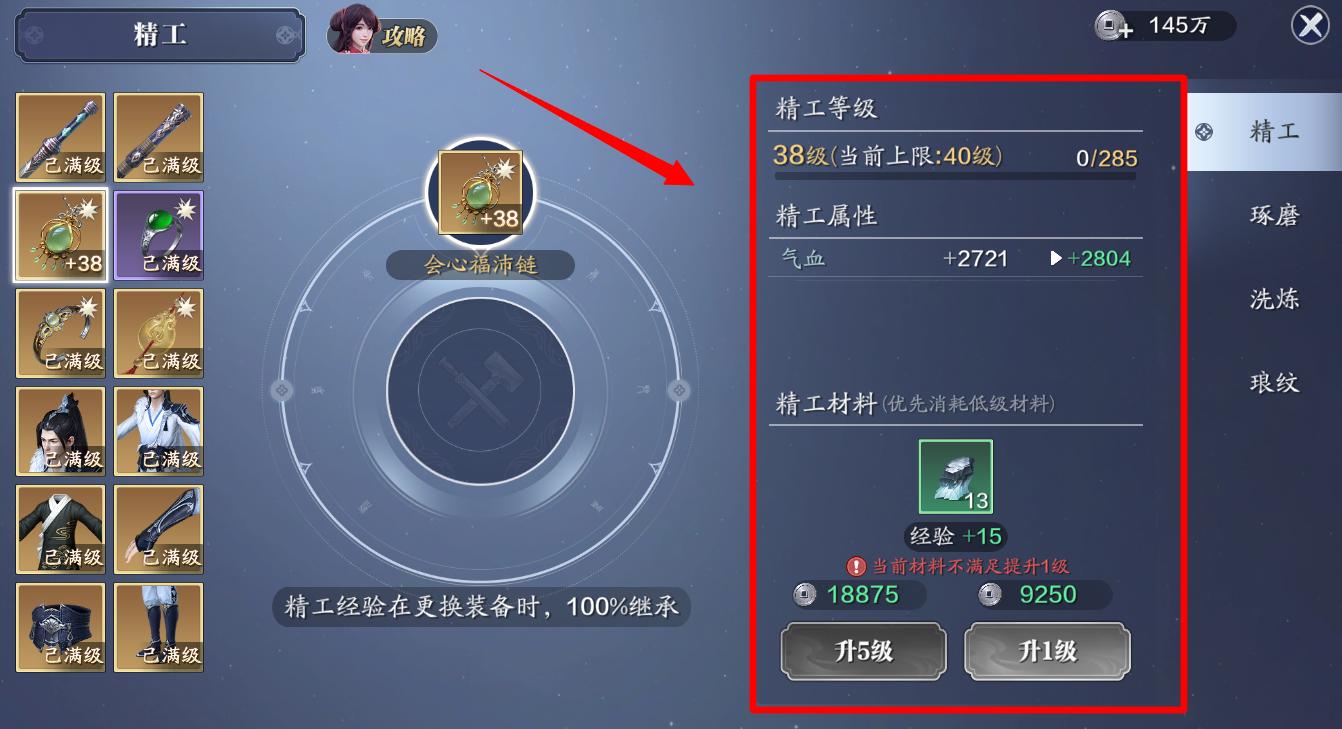The height and width of the screenshot is (729, 1342).
Task: Select the green garment equipment icon
Action: 60,528
